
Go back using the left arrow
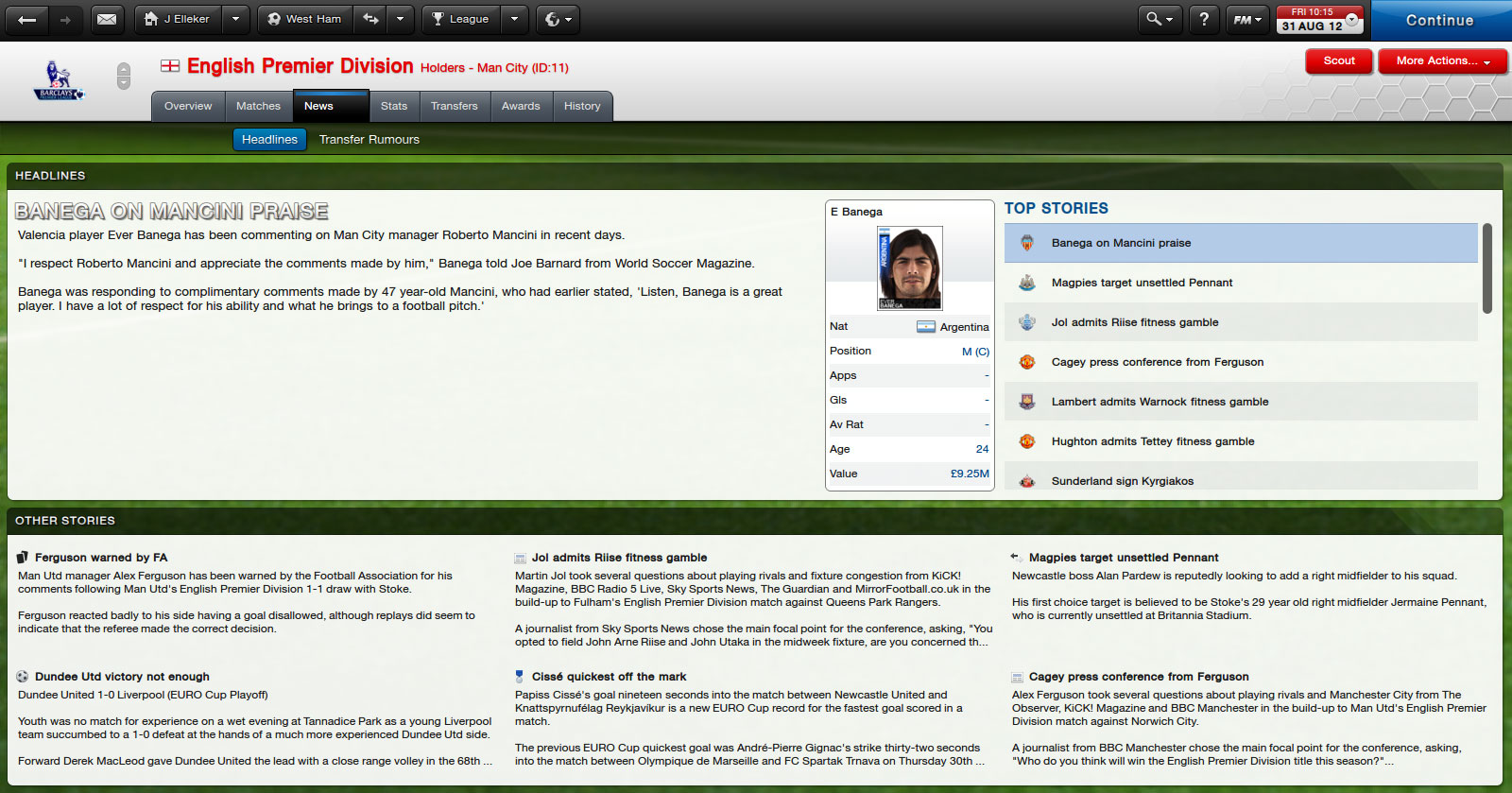click(27, 19)
